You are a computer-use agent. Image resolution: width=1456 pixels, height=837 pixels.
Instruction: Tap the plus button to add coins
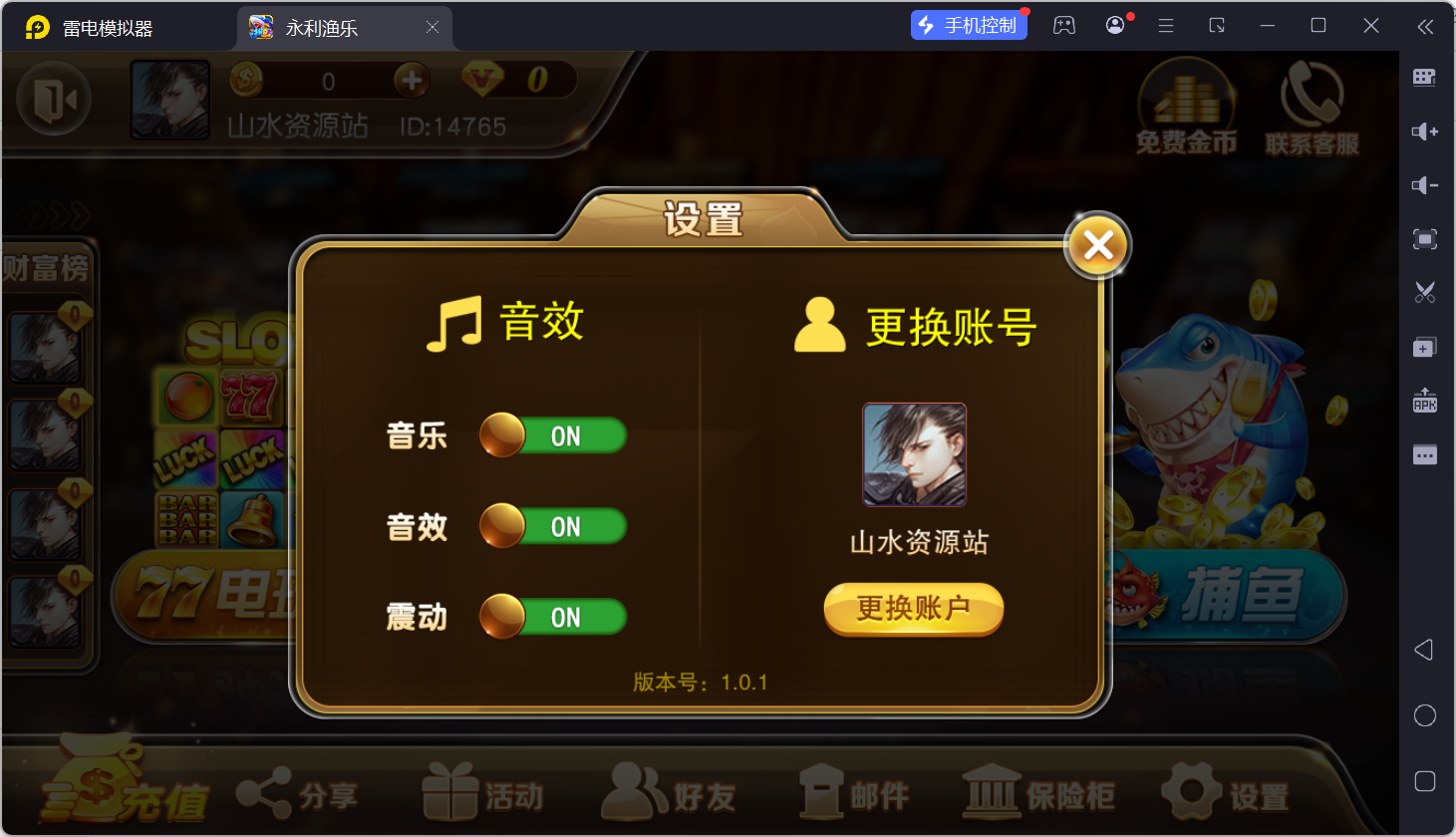pyautogui.click(x=411, y=80)
